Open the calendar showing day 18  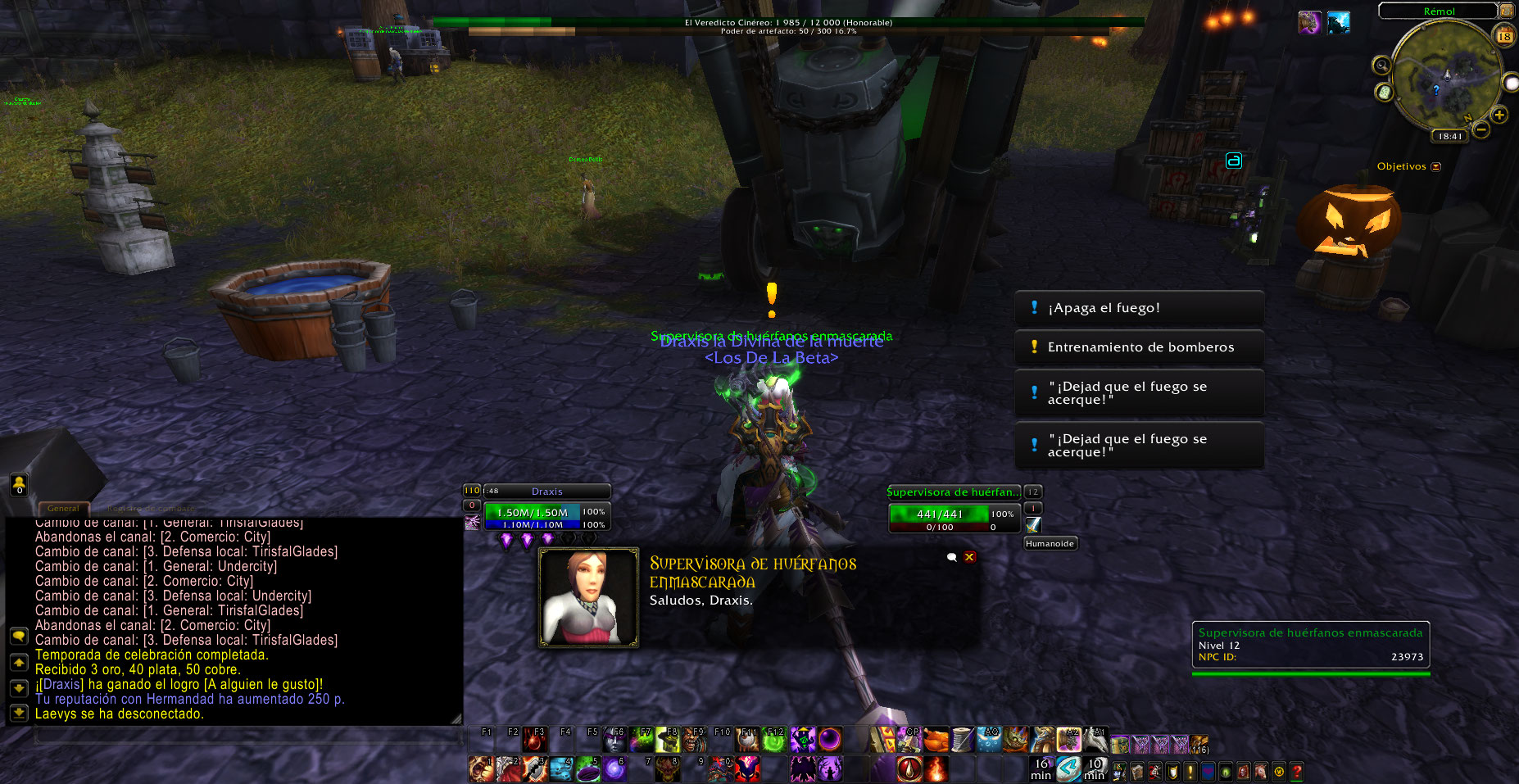[1504, 36]
